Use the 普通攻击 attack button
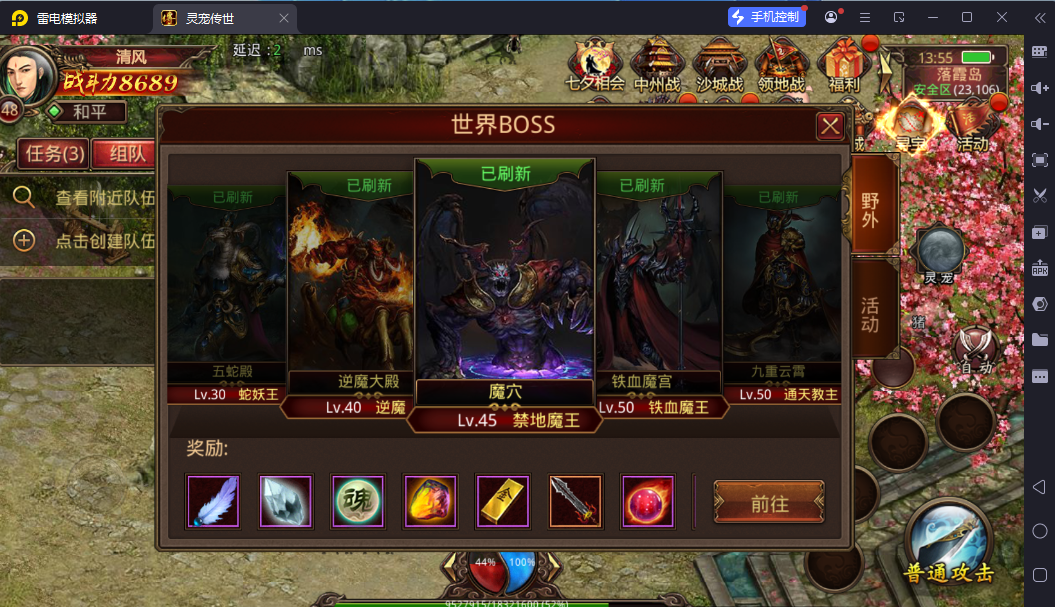The height and width of the screenshot is (607, 1055). [x=949, y=545]
